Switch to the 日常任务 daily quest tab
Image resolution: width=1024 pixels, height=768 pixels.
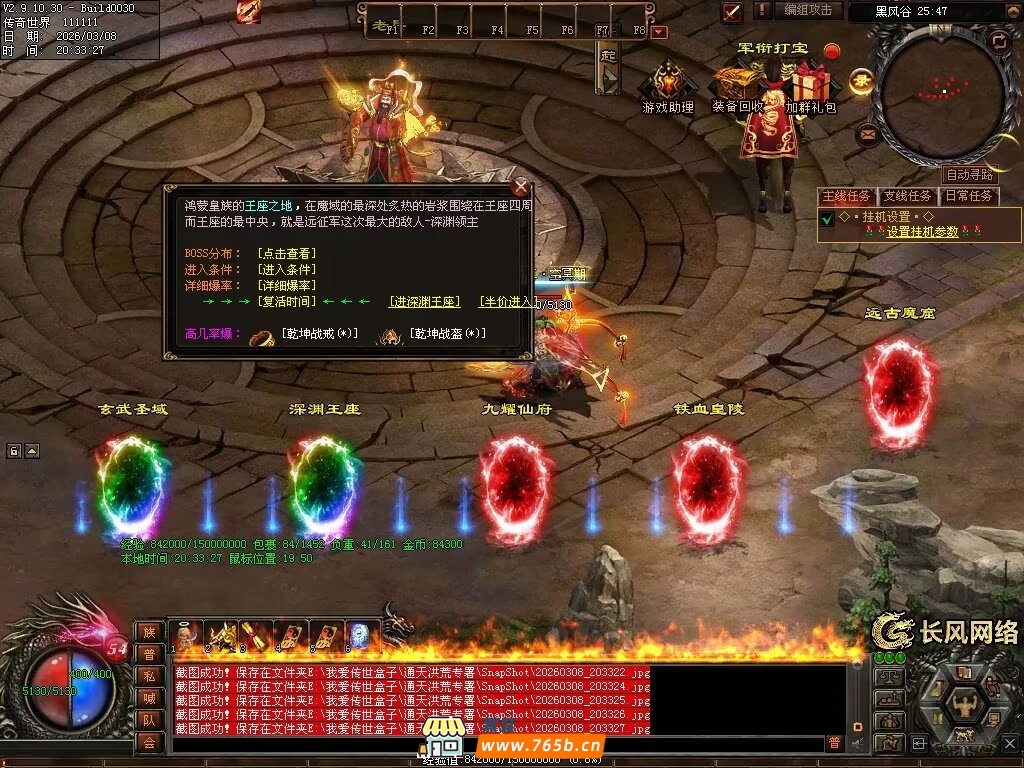coord(968,196)
